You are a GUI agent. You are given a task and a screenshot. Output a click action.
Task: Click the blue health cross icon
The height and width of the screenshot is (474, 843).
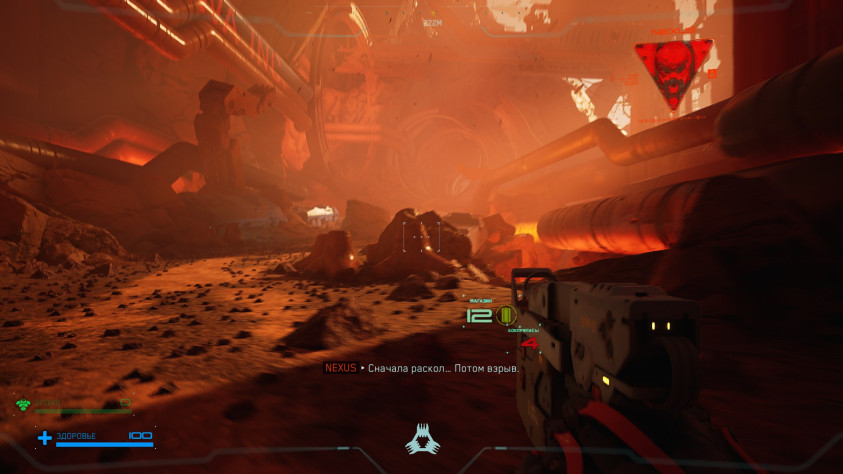coord(44,437)
